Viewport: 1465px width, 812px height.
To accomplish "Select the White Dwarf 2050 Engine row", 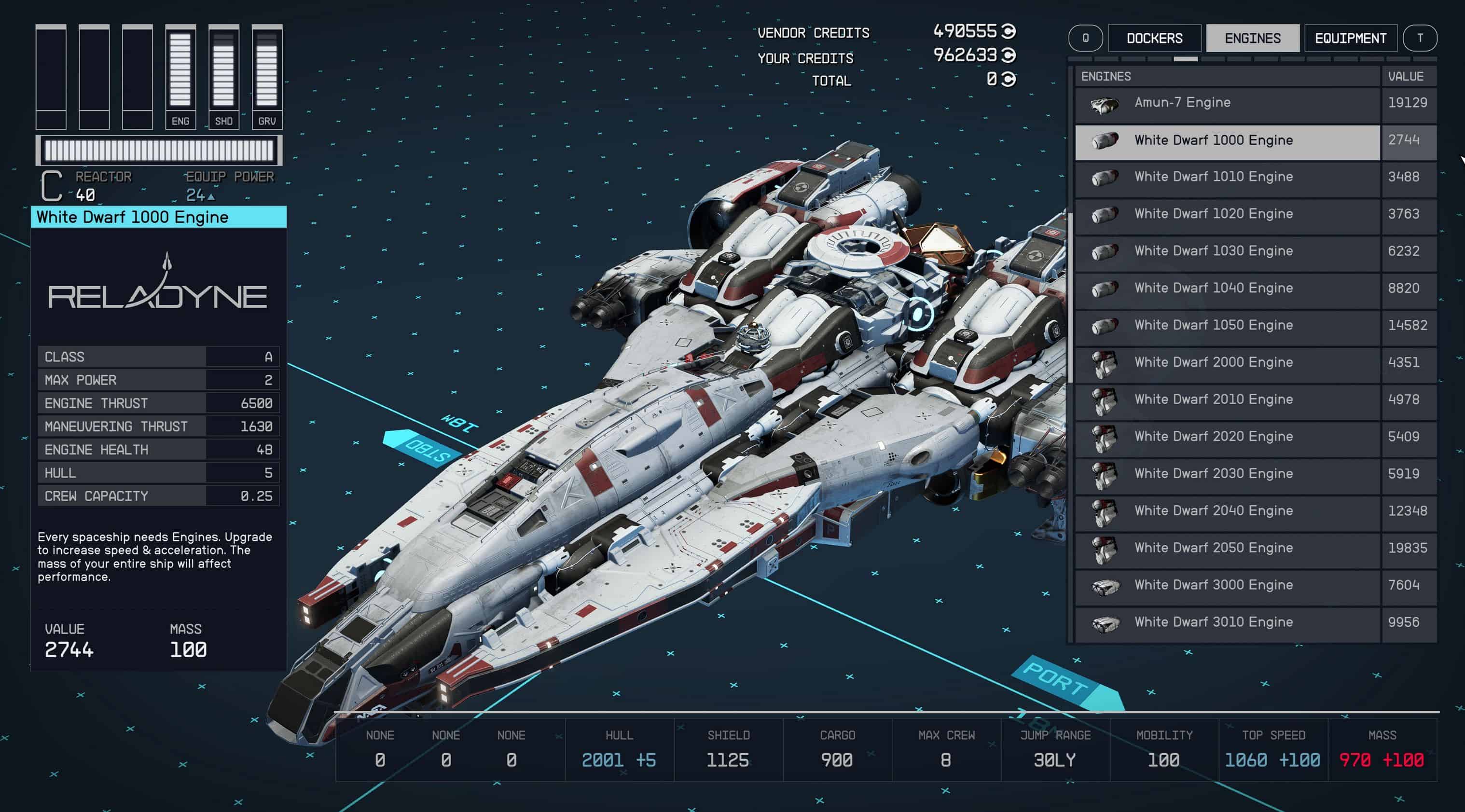I will pyautogui.click(x=1227, y=548).
